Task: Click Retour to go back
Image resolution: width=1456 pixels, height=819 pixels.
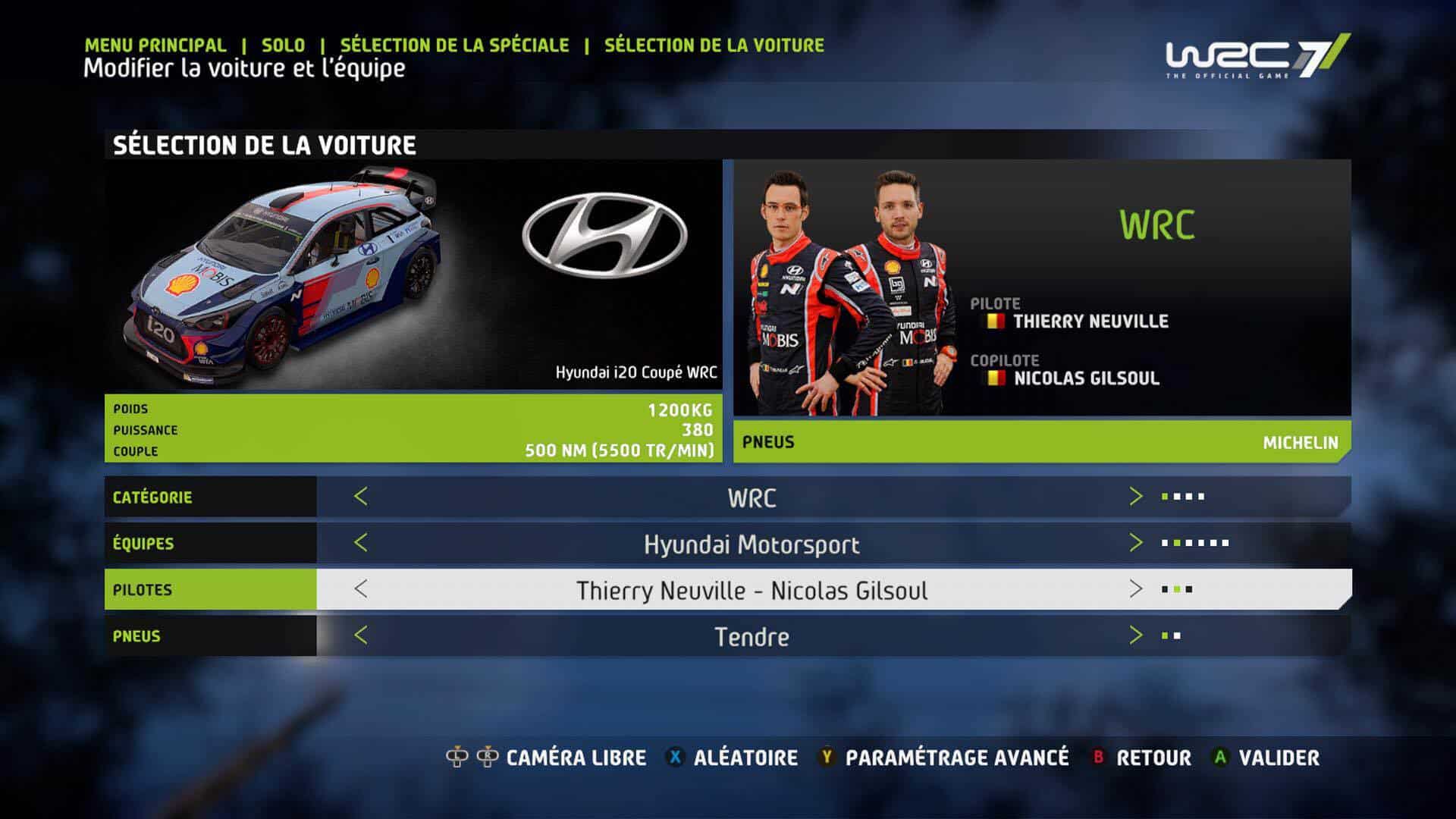Action: pyautogui.click(x=1153, y=758)
